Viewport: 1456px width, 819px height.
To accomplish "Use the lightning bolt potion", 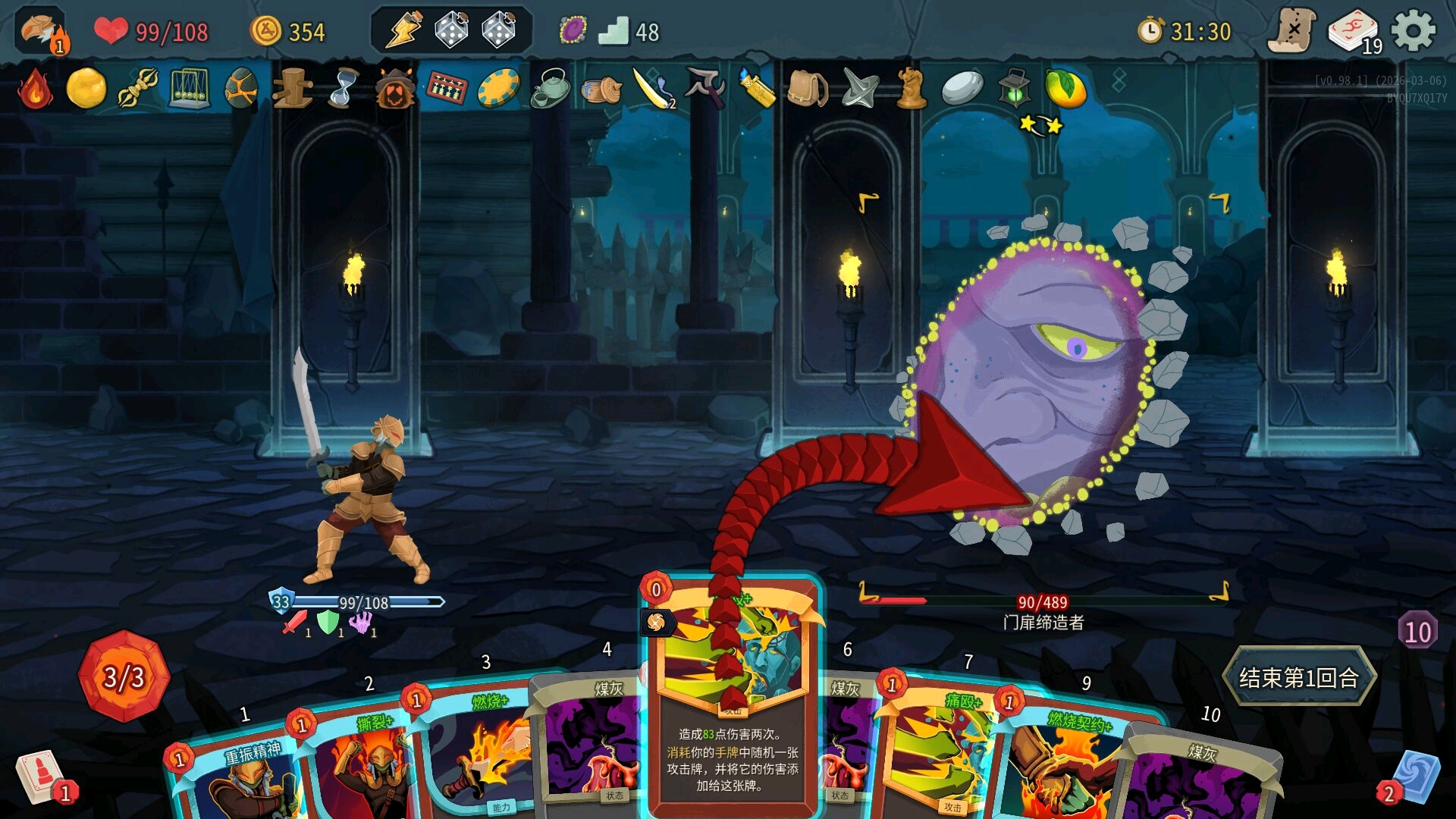I will [x=404, y=31].
